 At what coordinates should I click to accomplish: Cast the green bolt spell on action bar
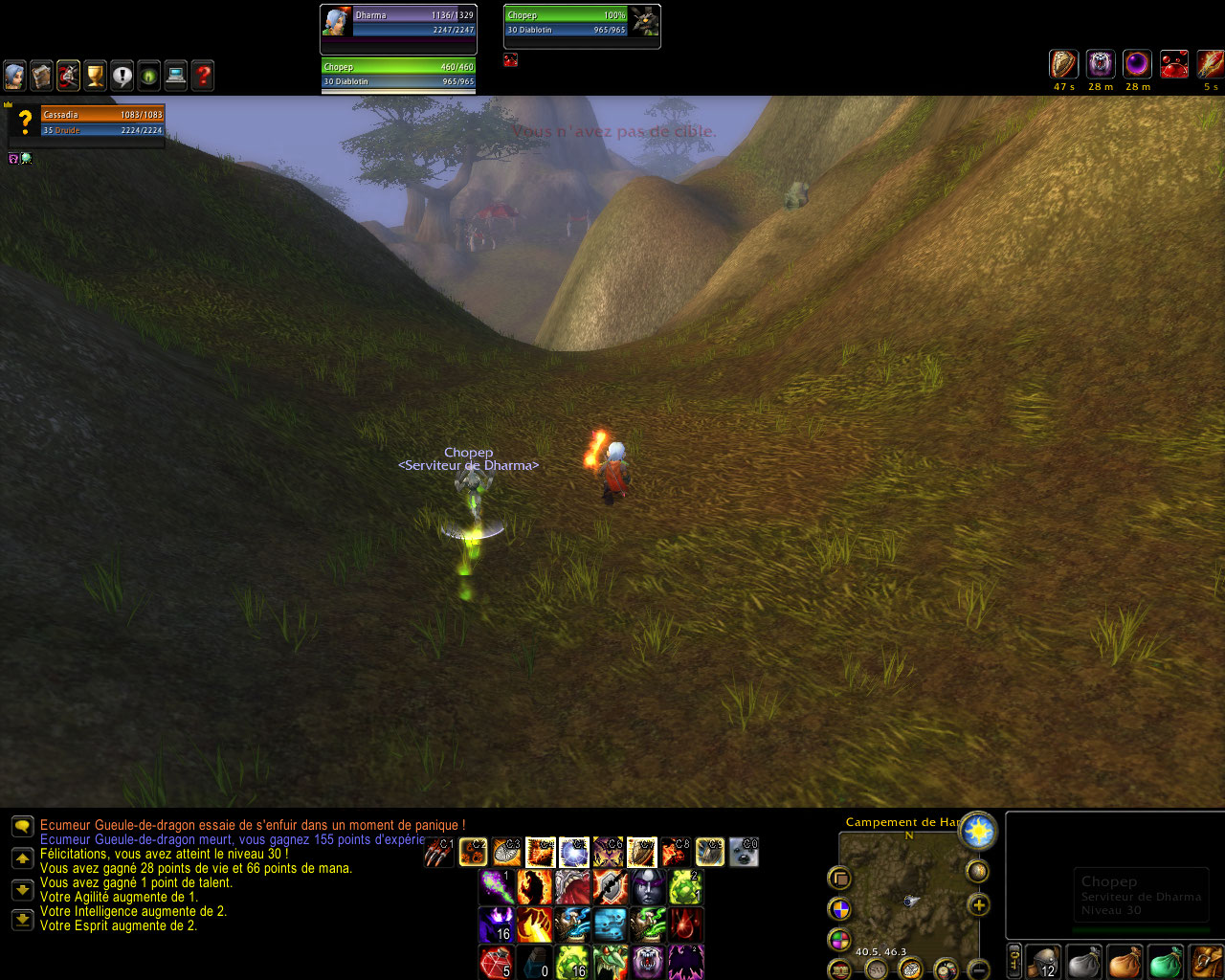tap(496, 887)
